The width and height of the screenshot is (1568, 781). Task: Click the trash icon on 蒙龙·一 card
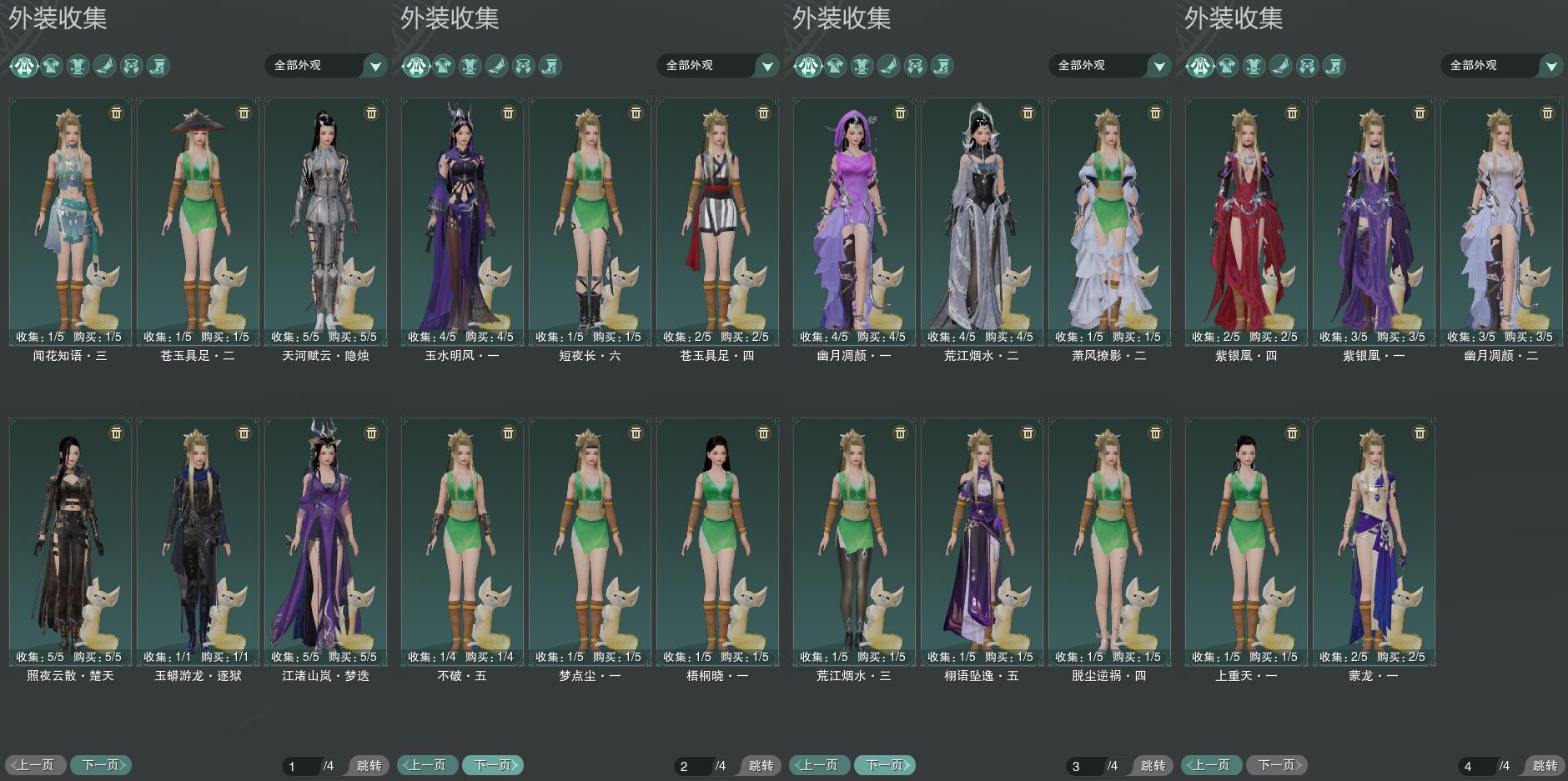1420,433
